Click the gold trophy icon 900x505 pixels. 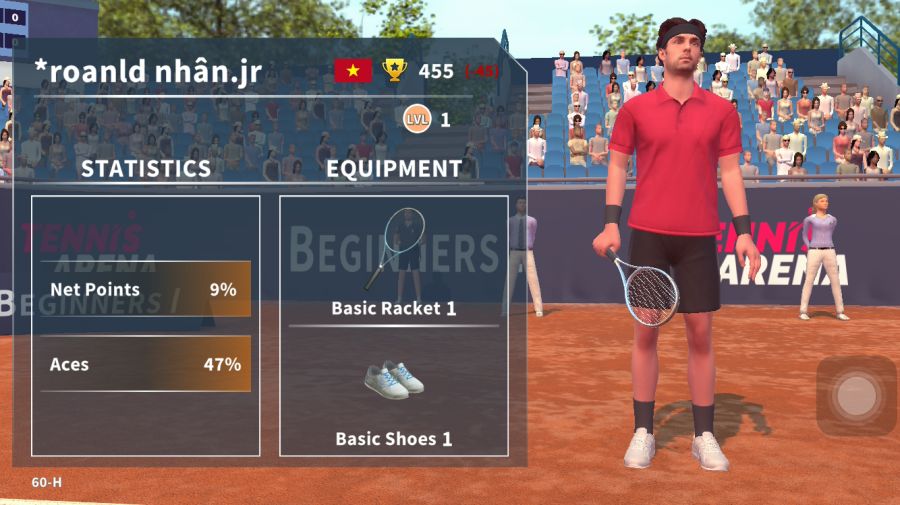click(395, 70)
